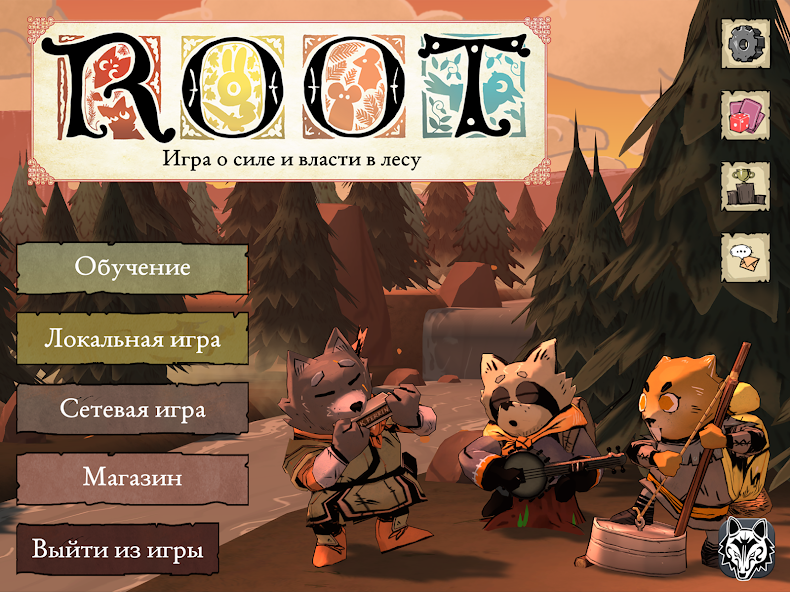Start a Локальная игра local game
The height and width of the screenshot is (592, 790).
coord(132,338)
